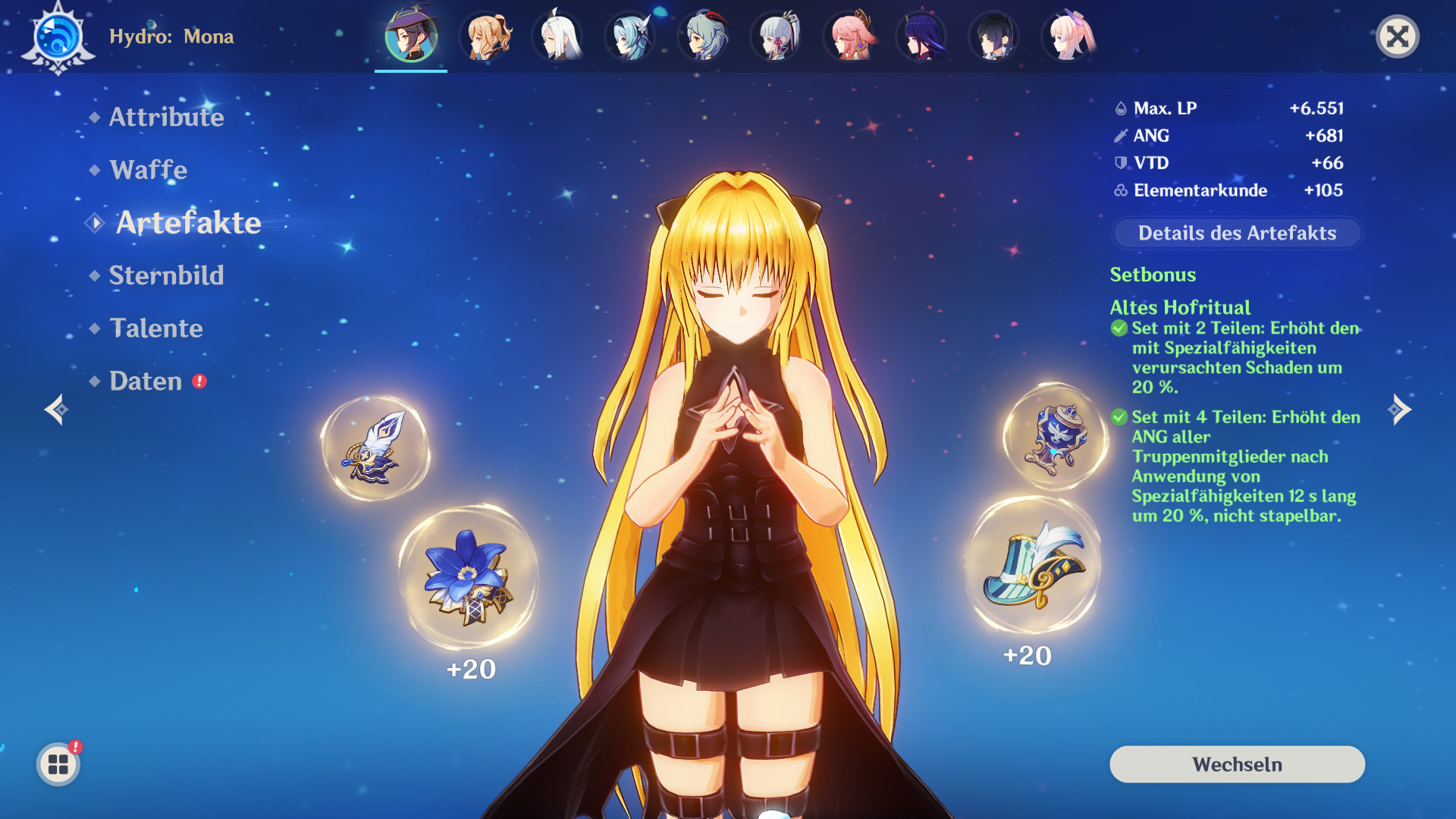Select the feather artifact on the left
The width and height of the screenshot is (1456, 819).
pos(377,449)
